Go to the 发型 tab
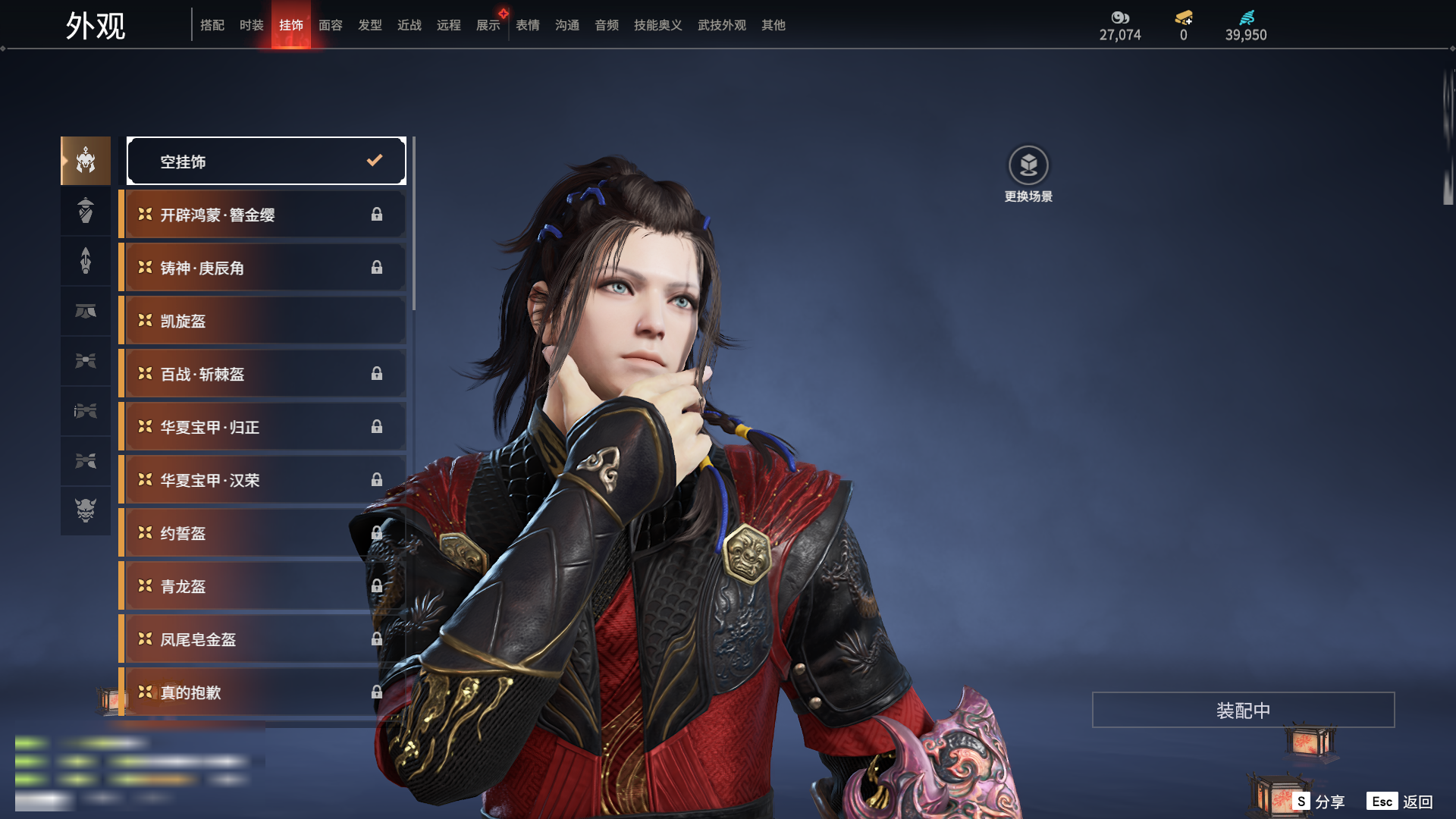Image resolution: width=1456 pixels, height=819 pixels. 369,25
